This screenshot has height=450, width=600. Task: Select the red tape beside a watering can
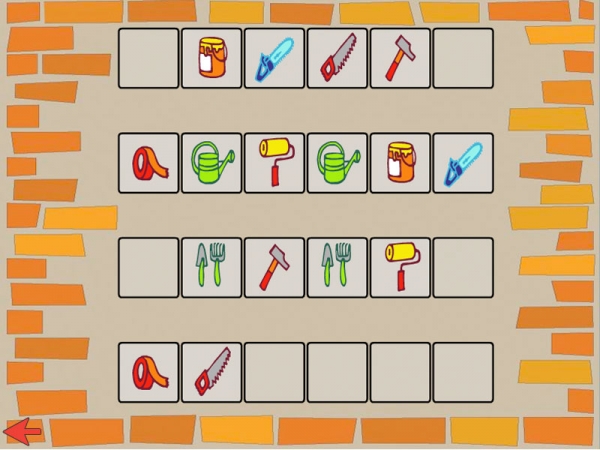149,162
